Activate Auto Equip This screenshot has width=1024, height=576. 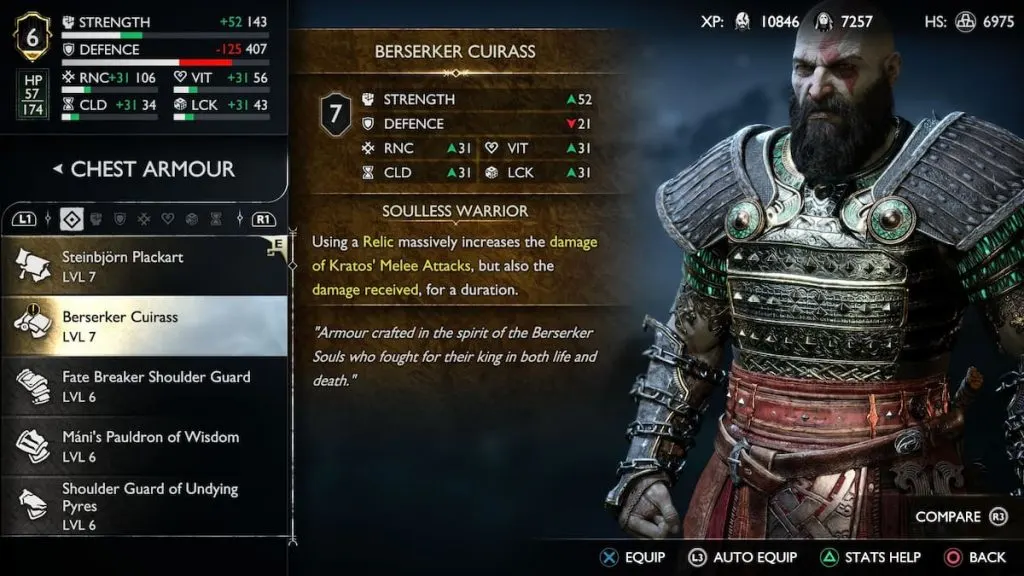[742, 557]
